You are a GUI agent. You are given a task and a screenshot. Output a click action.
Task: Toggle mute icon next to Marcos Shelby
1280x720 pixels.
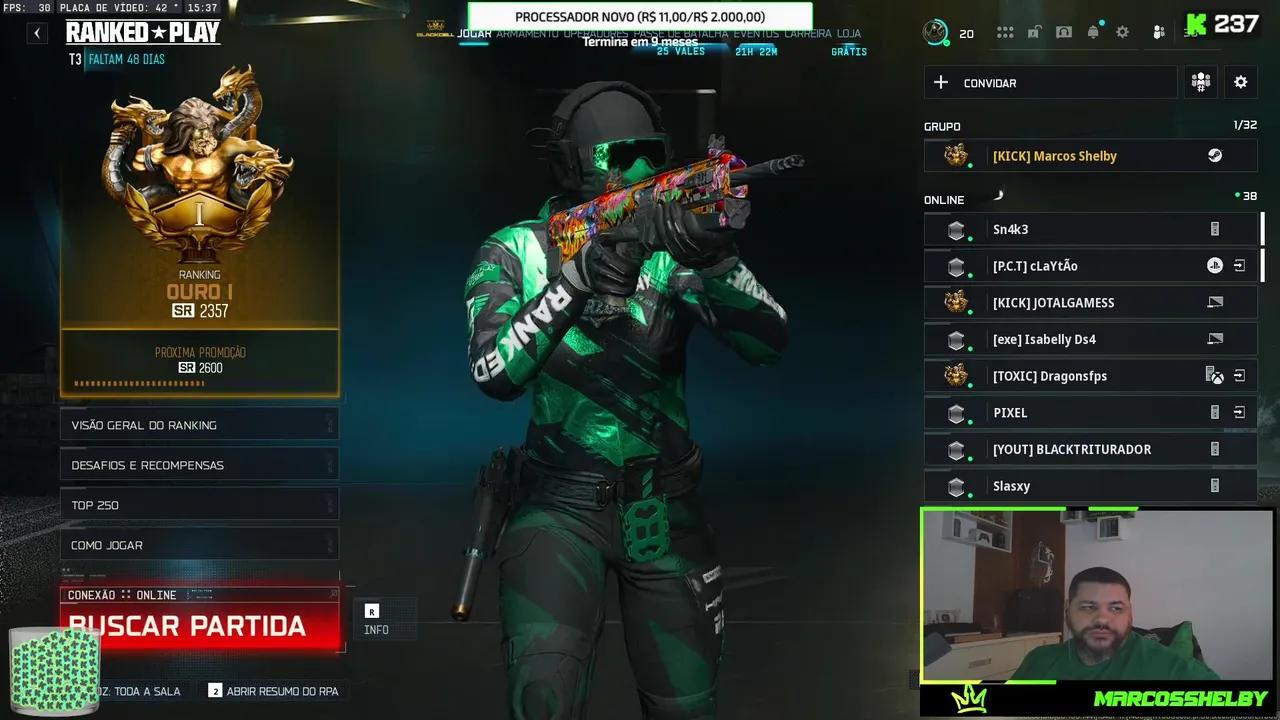point(1214,155)
